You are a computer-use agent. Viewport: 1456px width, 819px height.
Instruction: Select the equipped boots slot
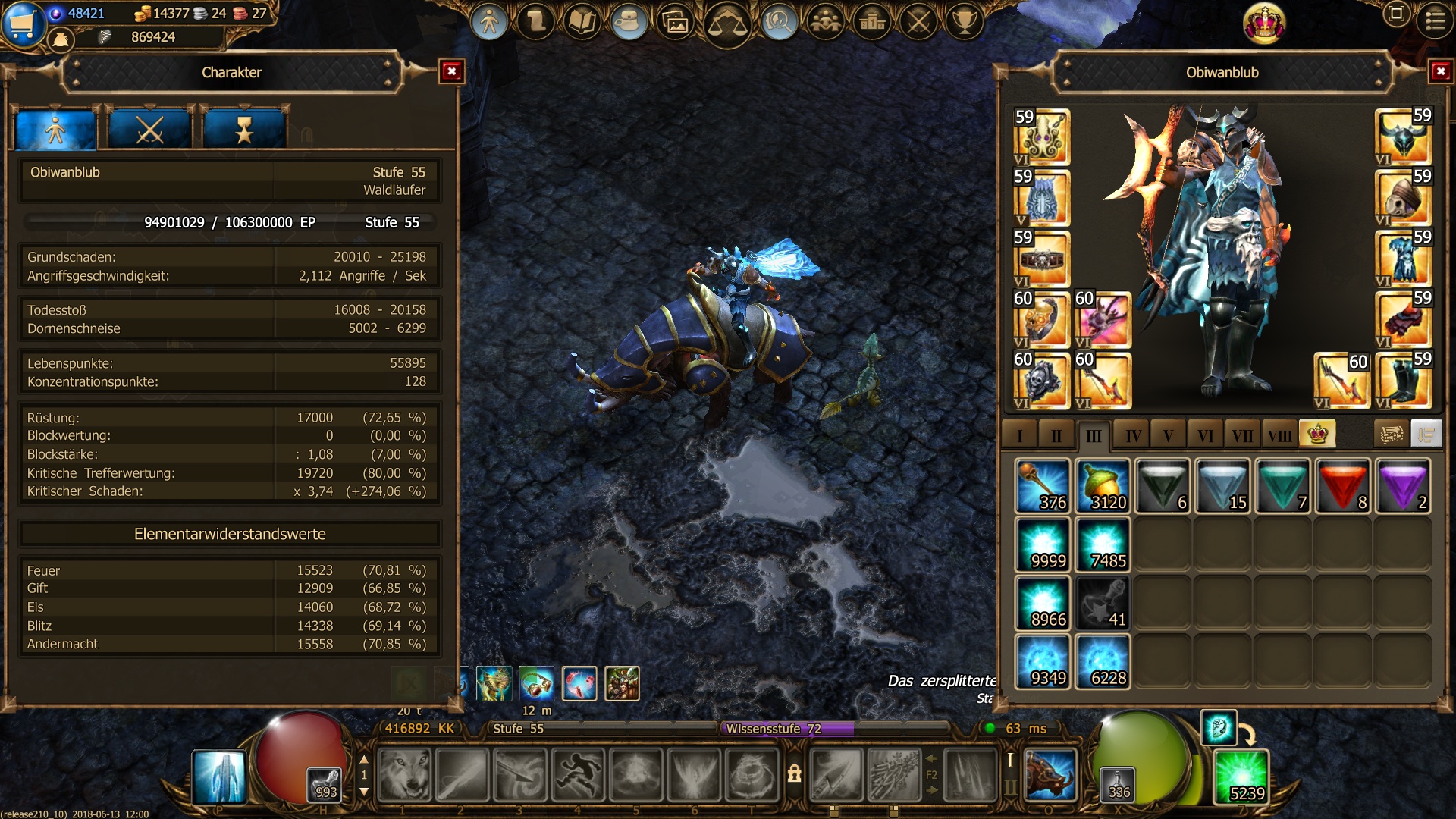click(x=1403, y=381)
